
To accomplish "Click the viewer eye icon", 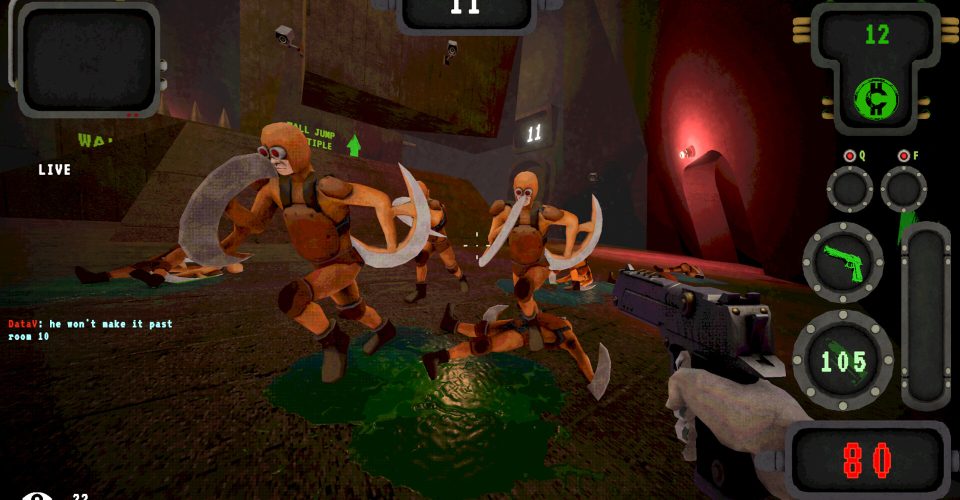I will click(x=37, y=495).
